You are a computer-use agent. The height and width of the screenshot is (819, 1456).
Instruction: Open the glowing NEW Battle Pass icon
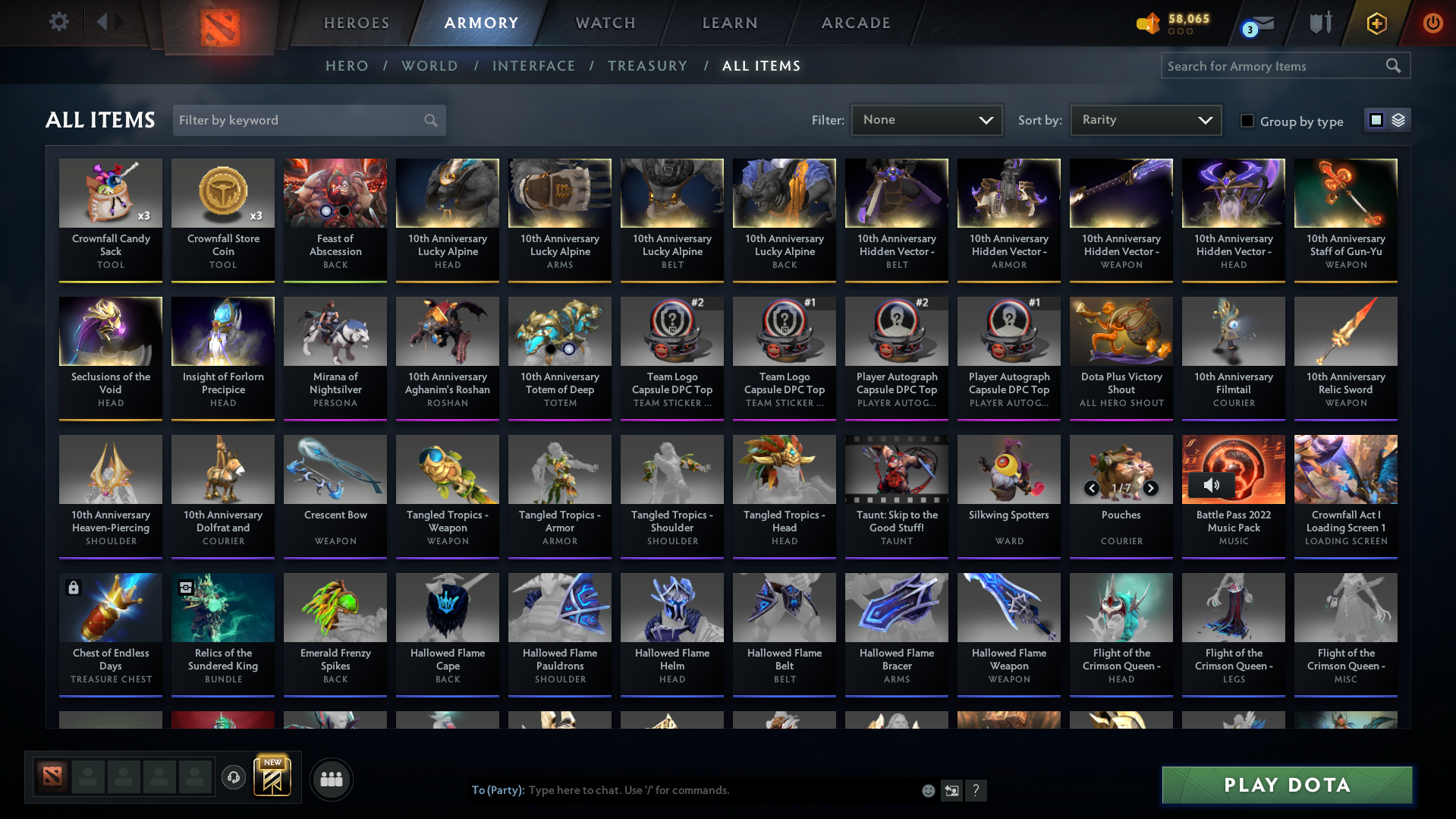273,778
